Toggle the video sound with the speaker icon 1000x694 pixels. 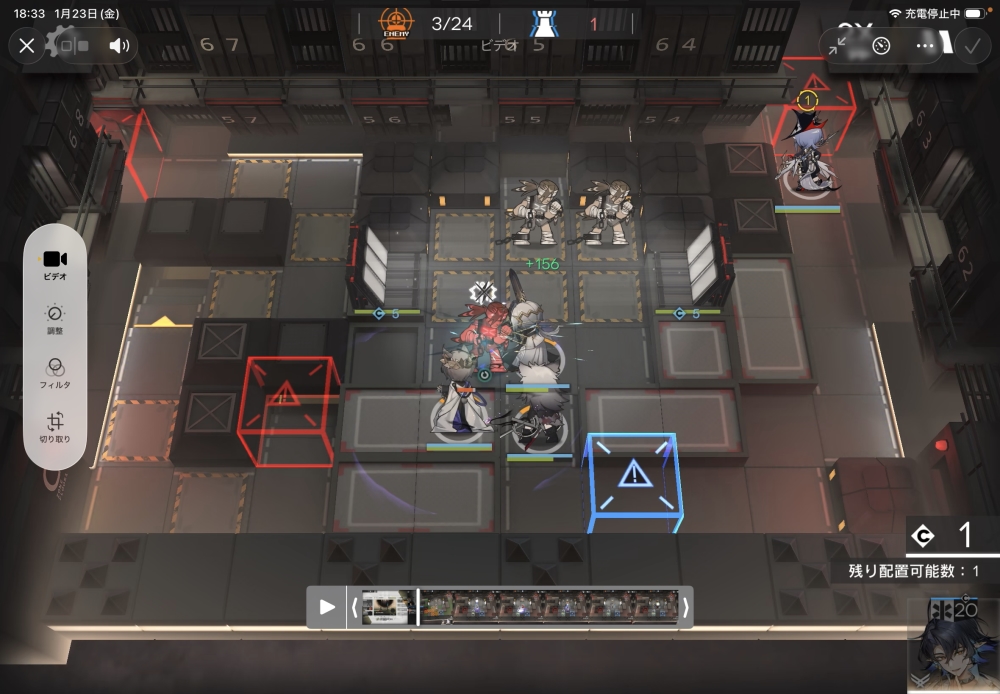point(120,45)
